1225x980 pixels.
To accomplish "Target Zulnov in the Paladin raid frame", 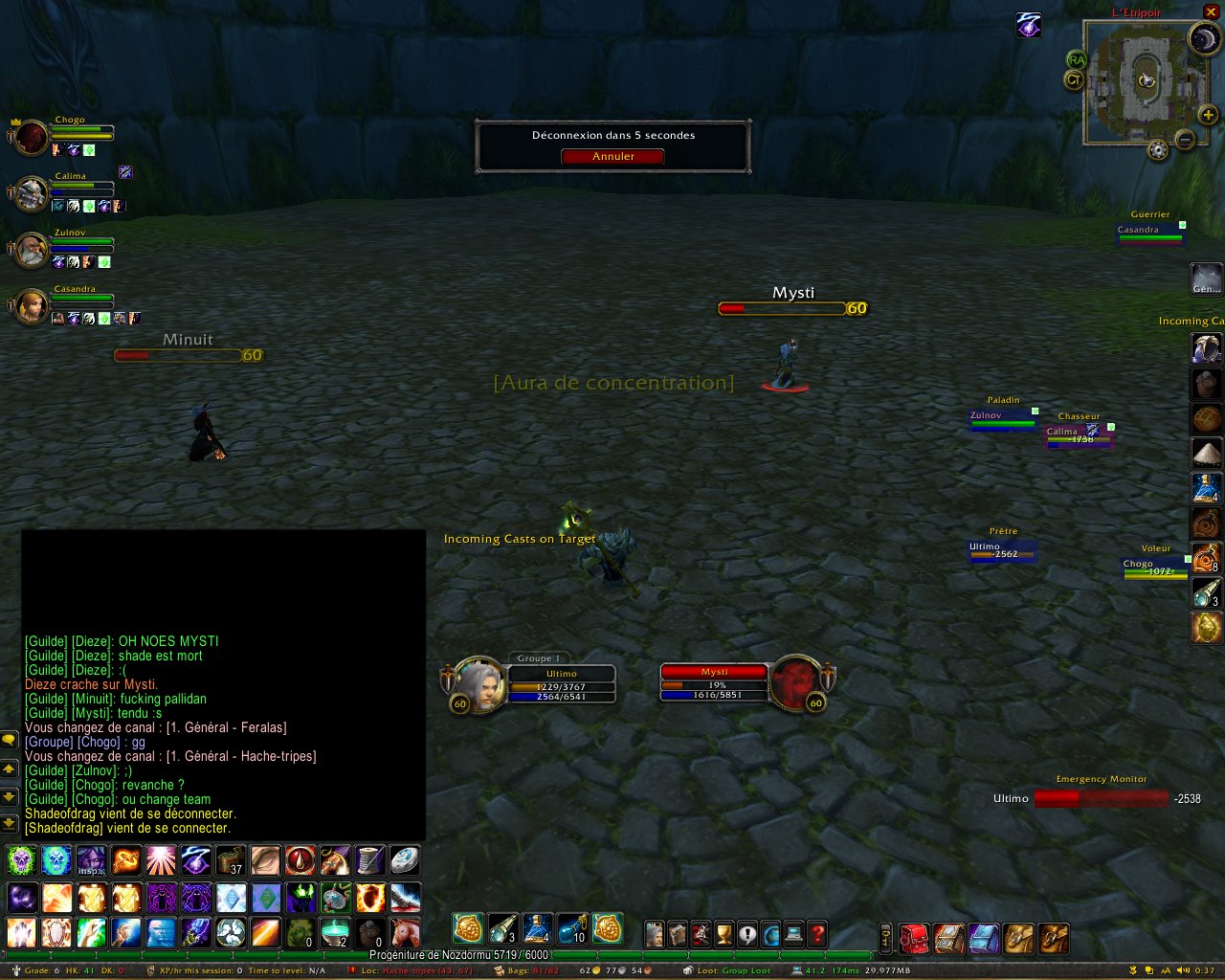I will [x=1002, y=419].
